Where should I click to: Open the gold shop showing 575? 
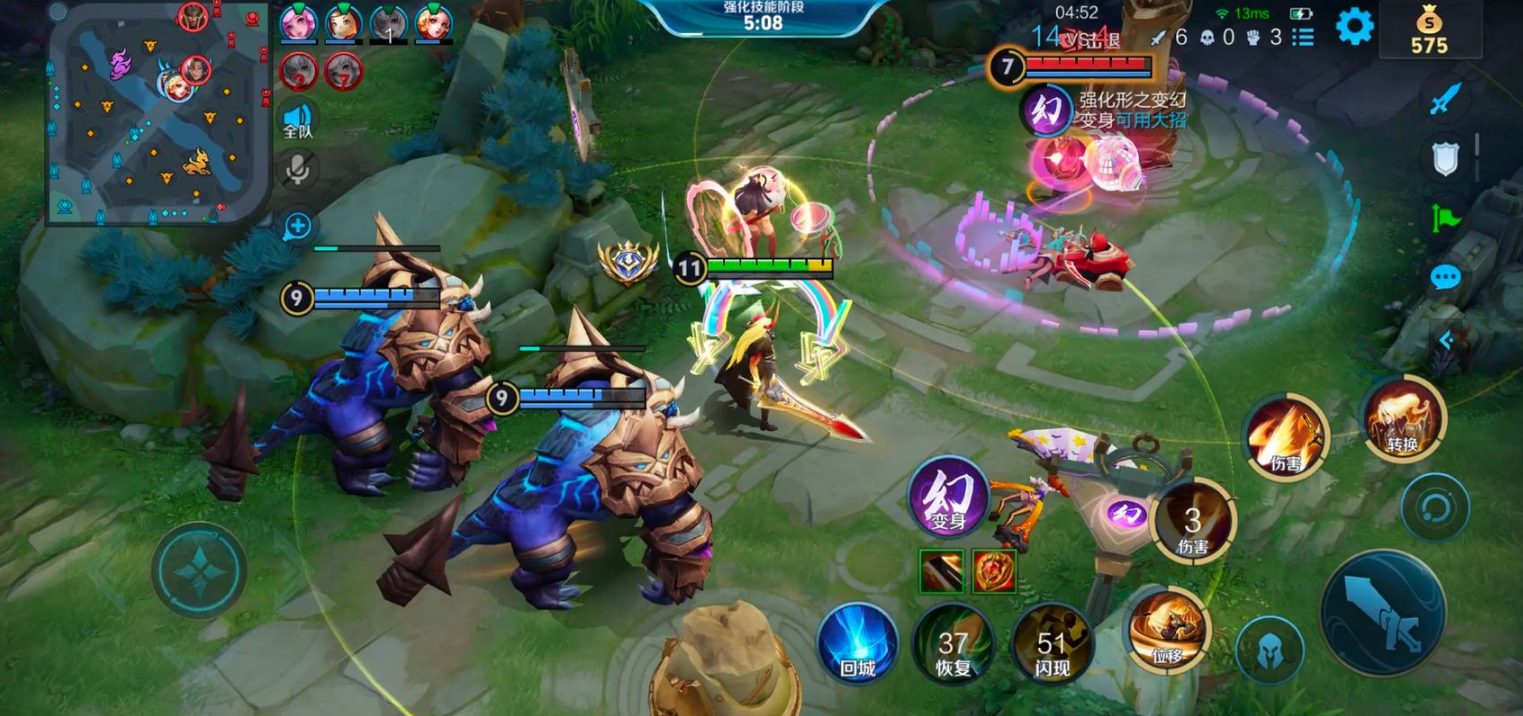pyautogui.click(x=1429, y=30)
